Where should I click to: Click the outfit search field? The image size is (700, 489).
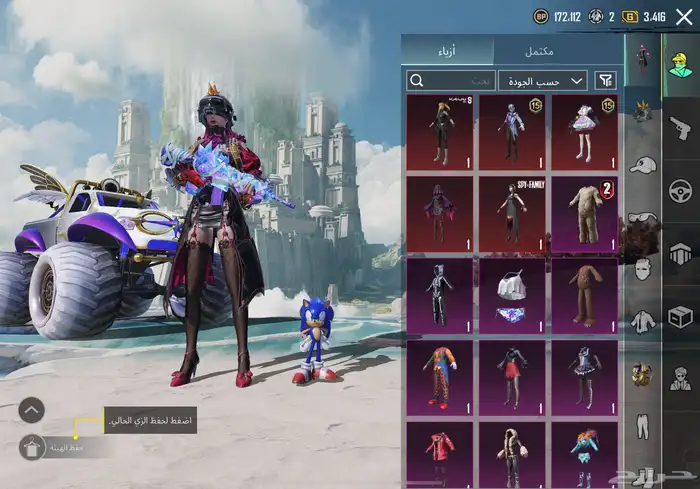450,80
